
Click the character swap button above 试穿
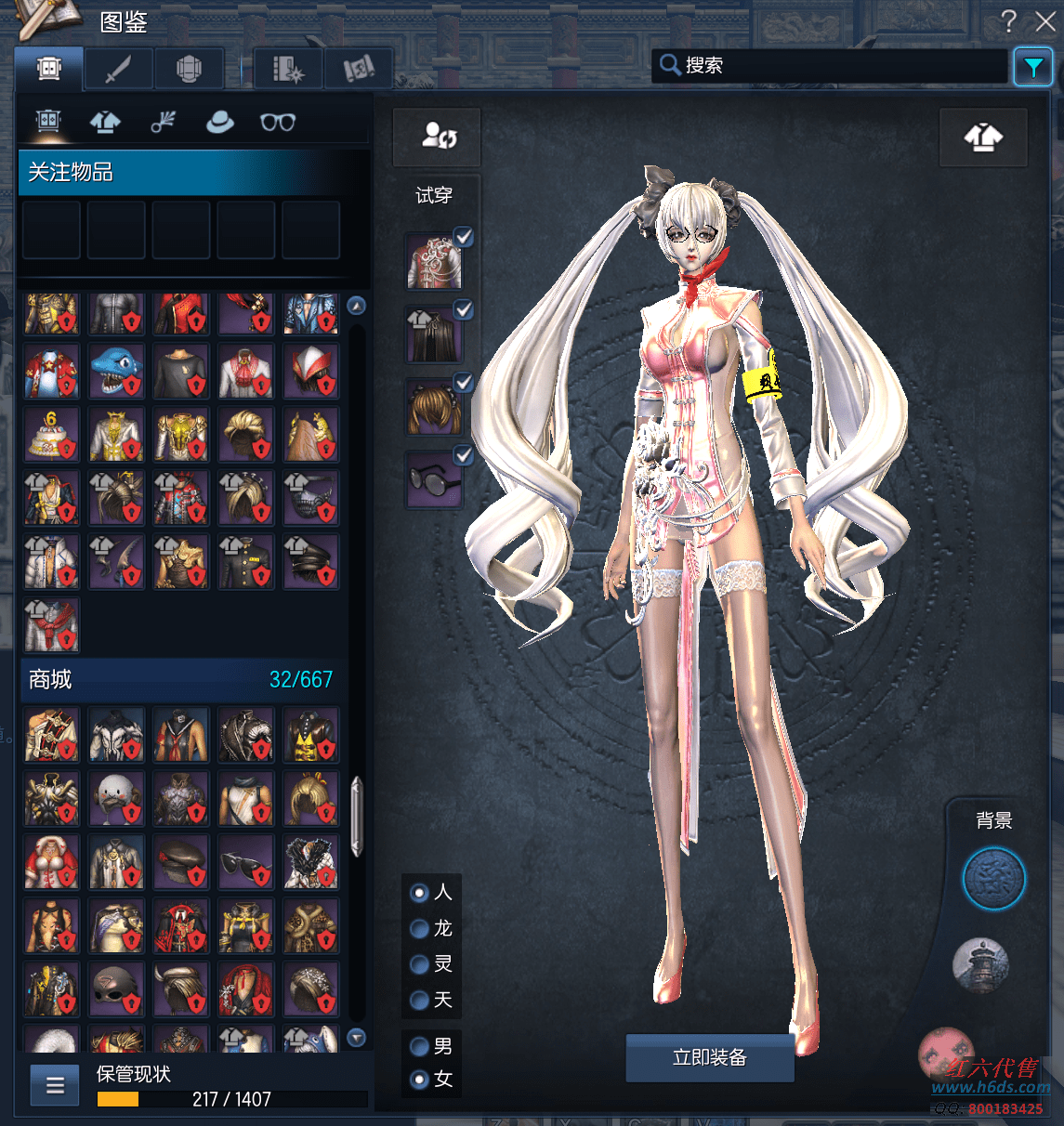(x=438, y=137)
